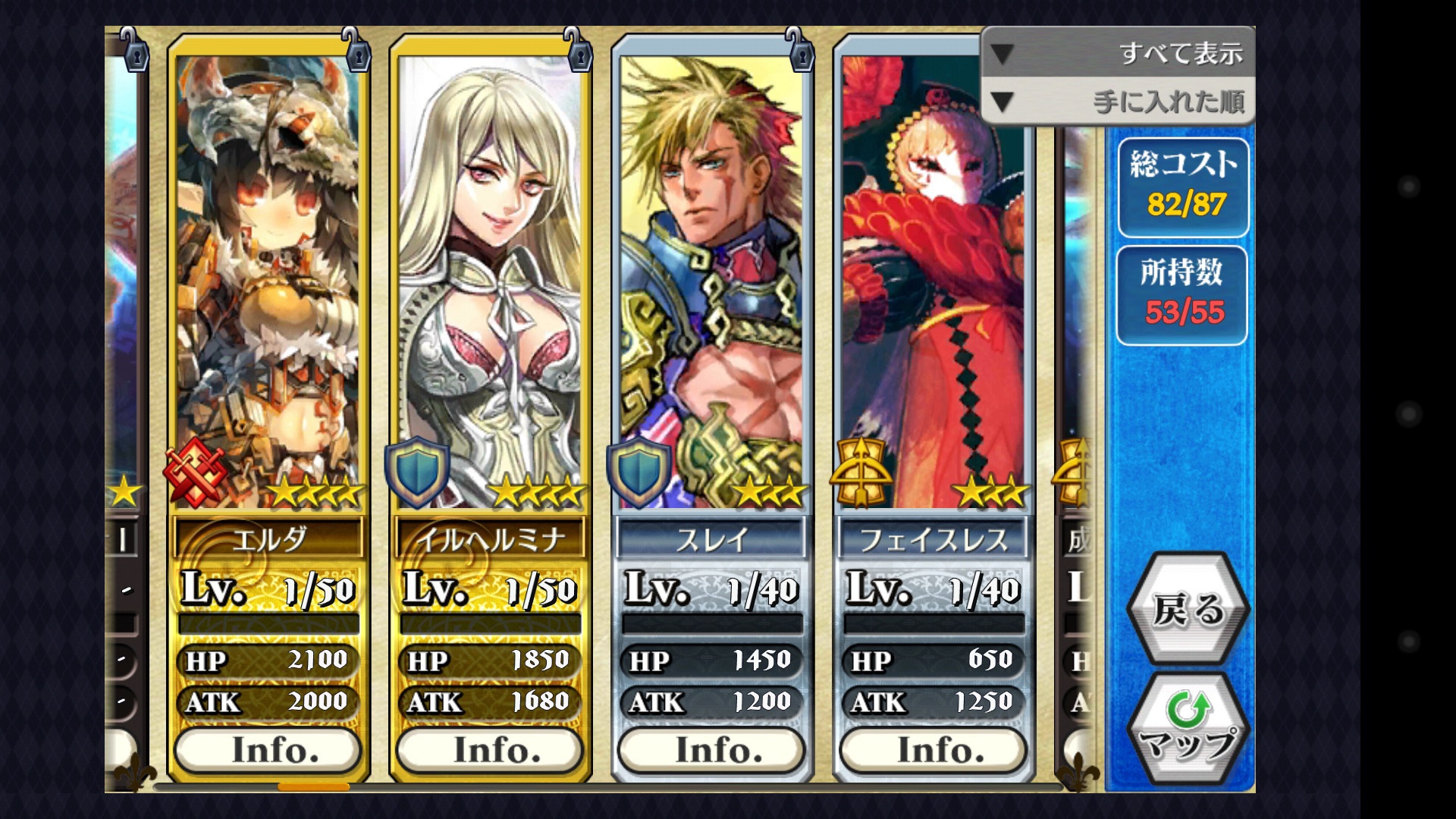This screenshot has height=819, width=1456.
Task: Select the イルヘルミナ character card
Action: coord(490,281)
